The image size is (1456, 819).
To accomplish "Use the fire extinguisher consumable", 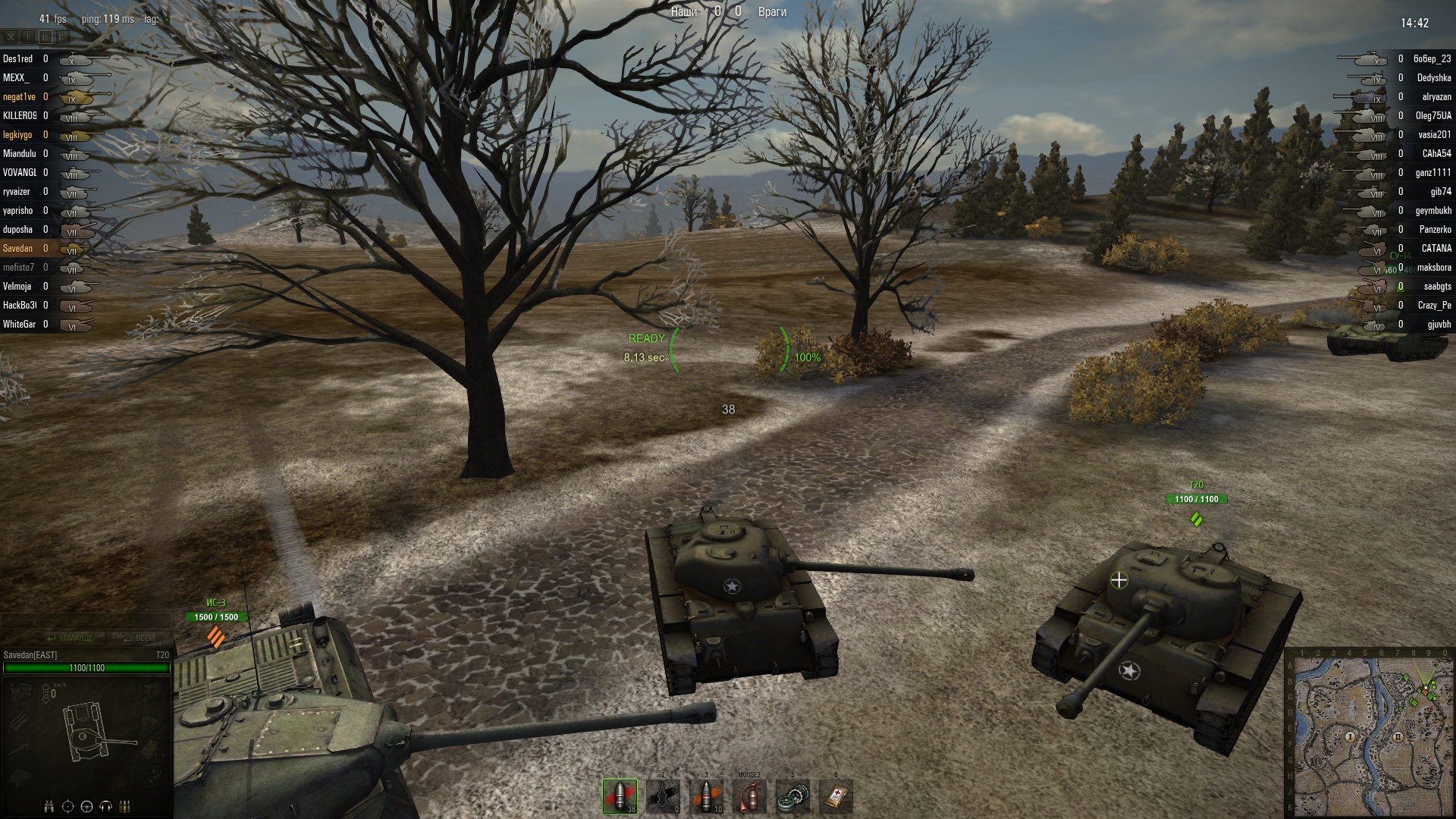I will pyautogui.click(x=749, y=796).
